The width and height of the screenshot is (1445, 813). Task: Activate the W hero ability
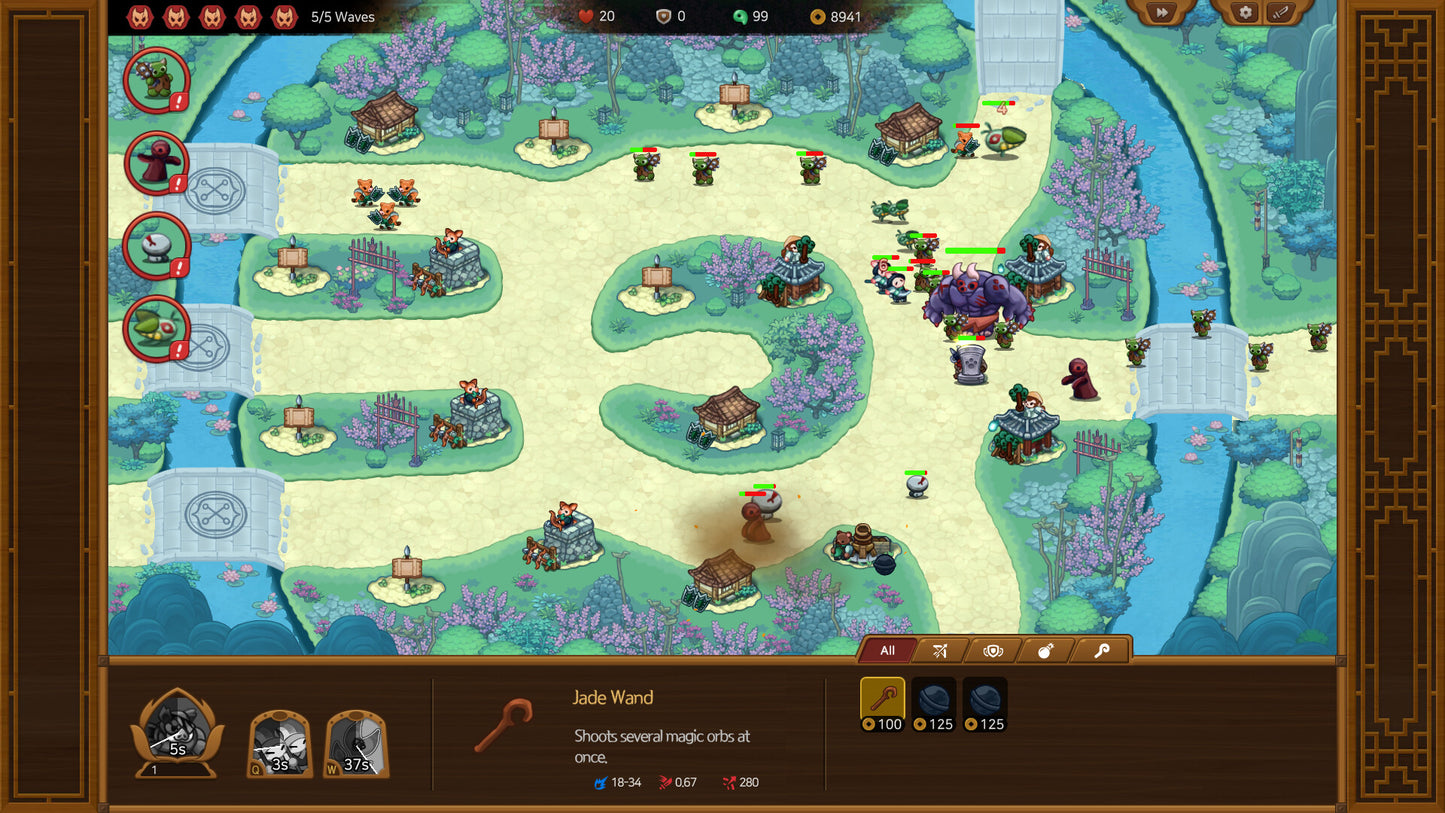[x=356, y=743]
